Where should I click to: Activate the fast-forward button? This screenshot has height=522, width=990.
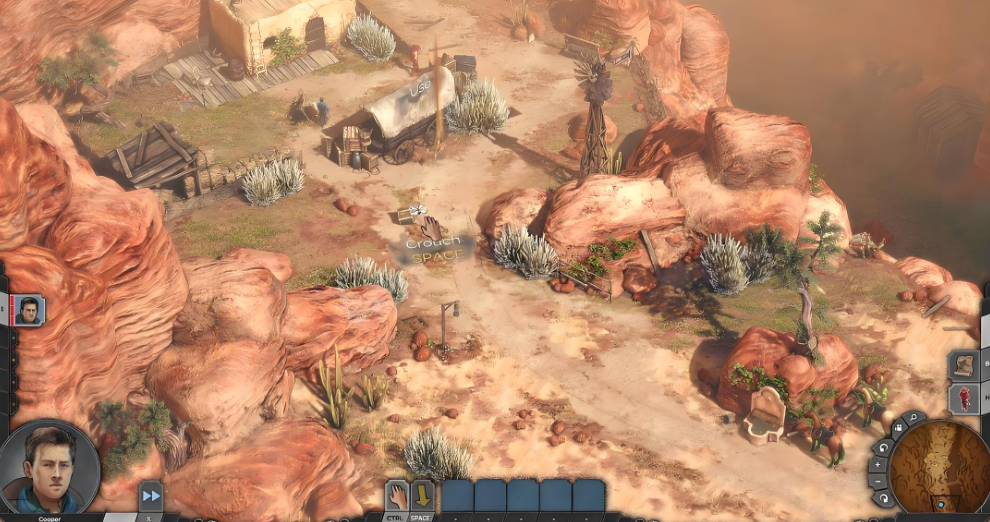pos(151,495)
